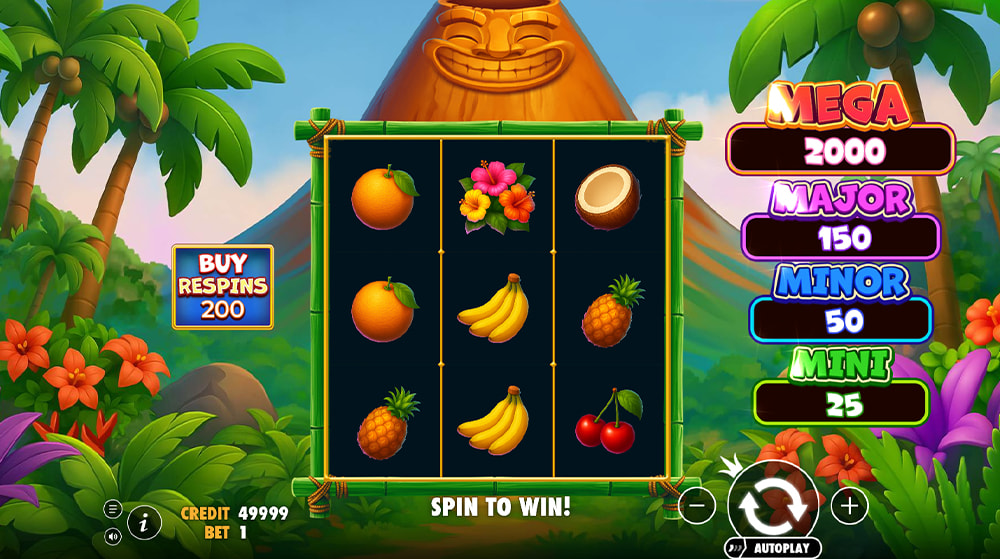Show game info with the i icon
This screenshot has width=1000, height=559.
144,521
